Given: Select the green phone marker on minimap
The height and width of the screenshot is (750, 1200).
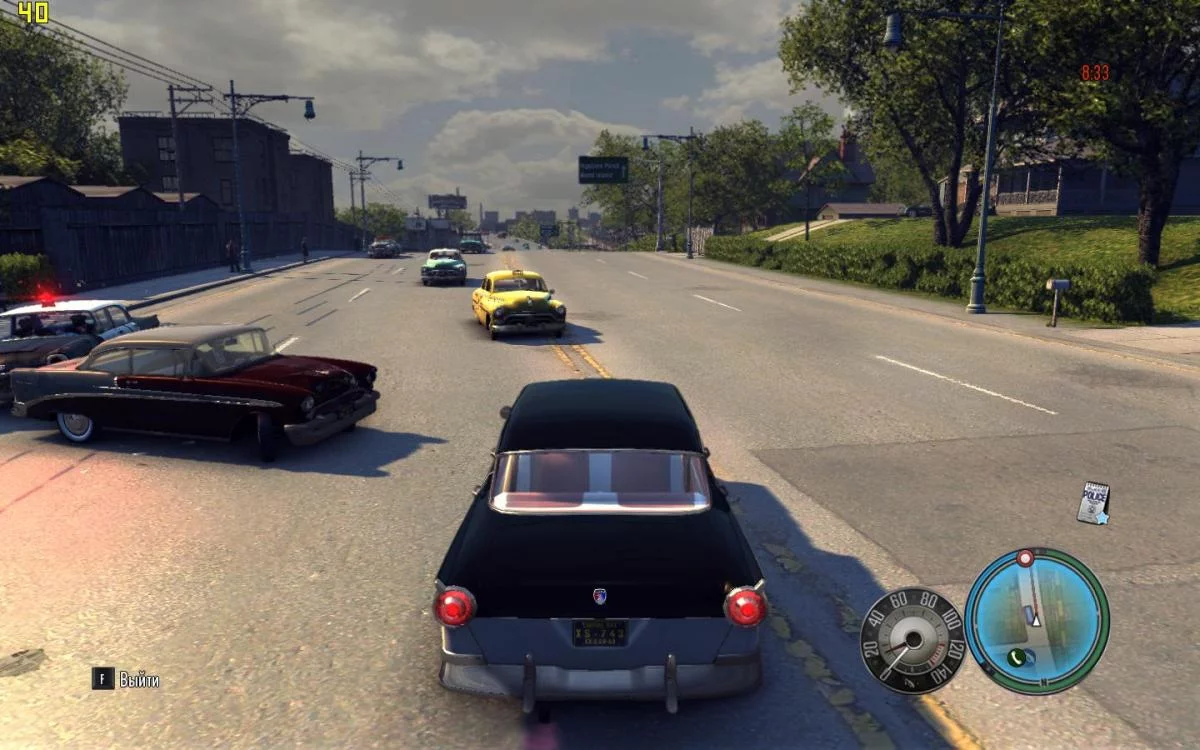Looking at the screenshot, I should [1017, 657].
